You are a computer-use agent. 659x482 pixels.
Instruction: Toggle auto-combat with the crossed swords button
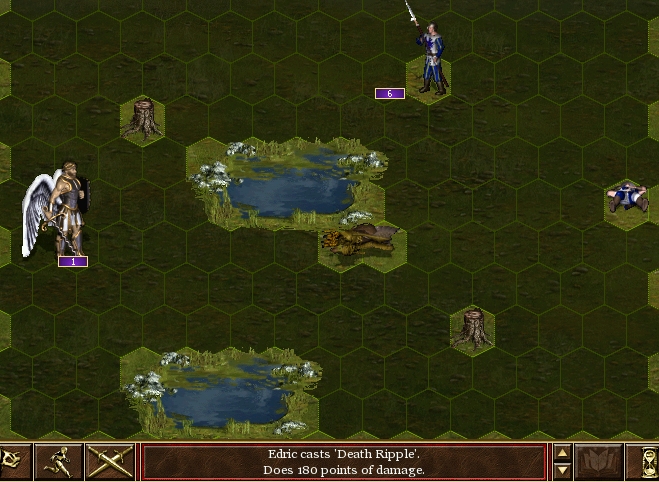point(110,462)
